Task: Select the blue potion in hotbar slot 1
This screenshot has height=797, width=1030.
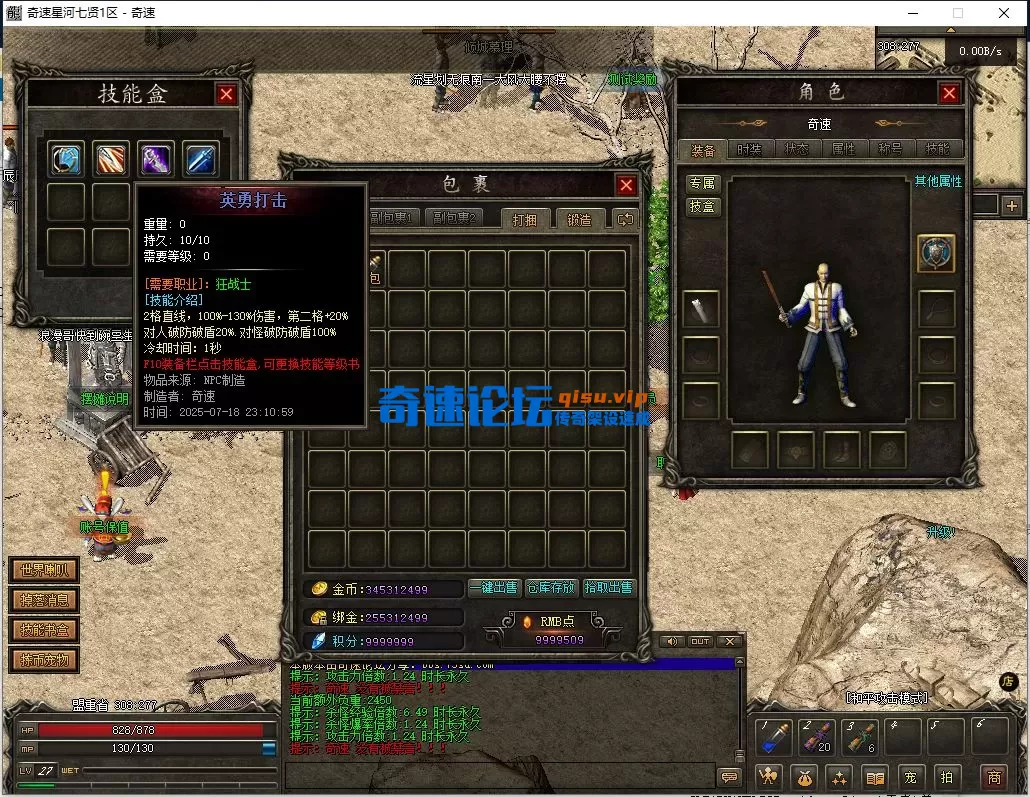Action: click(774, 738)
